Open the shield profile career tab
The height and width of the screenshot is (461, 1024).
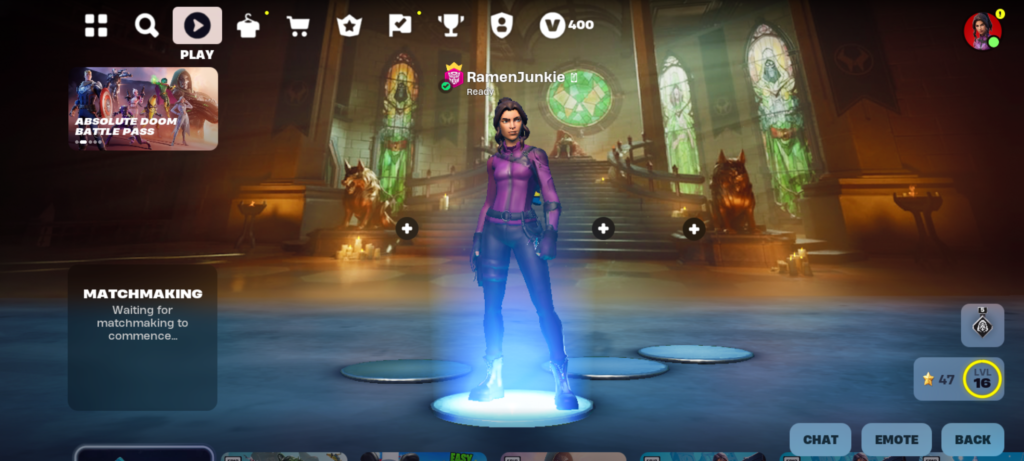(x=501, y=26)
